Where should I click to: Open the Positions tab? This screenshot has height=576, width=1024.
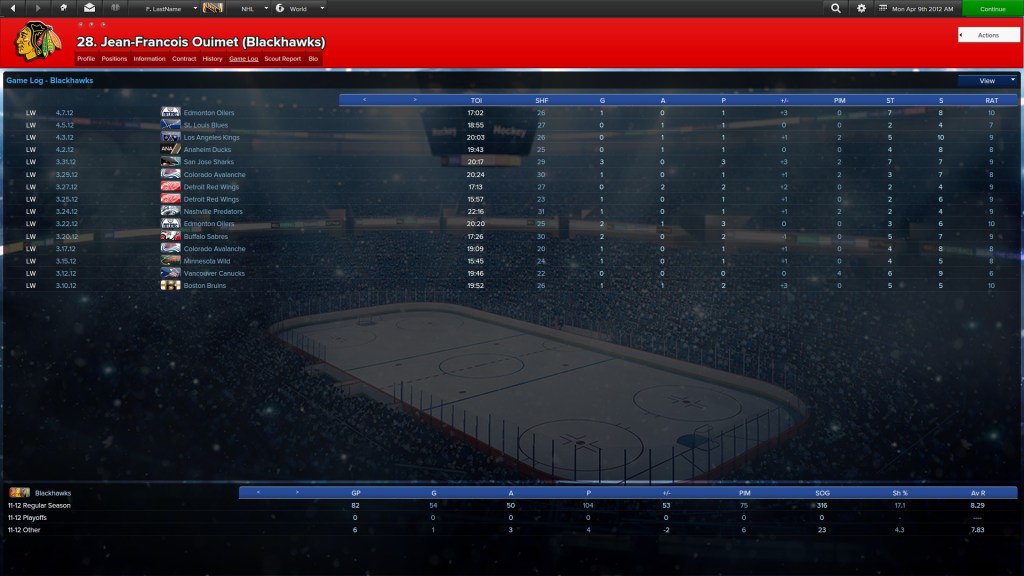114,59
